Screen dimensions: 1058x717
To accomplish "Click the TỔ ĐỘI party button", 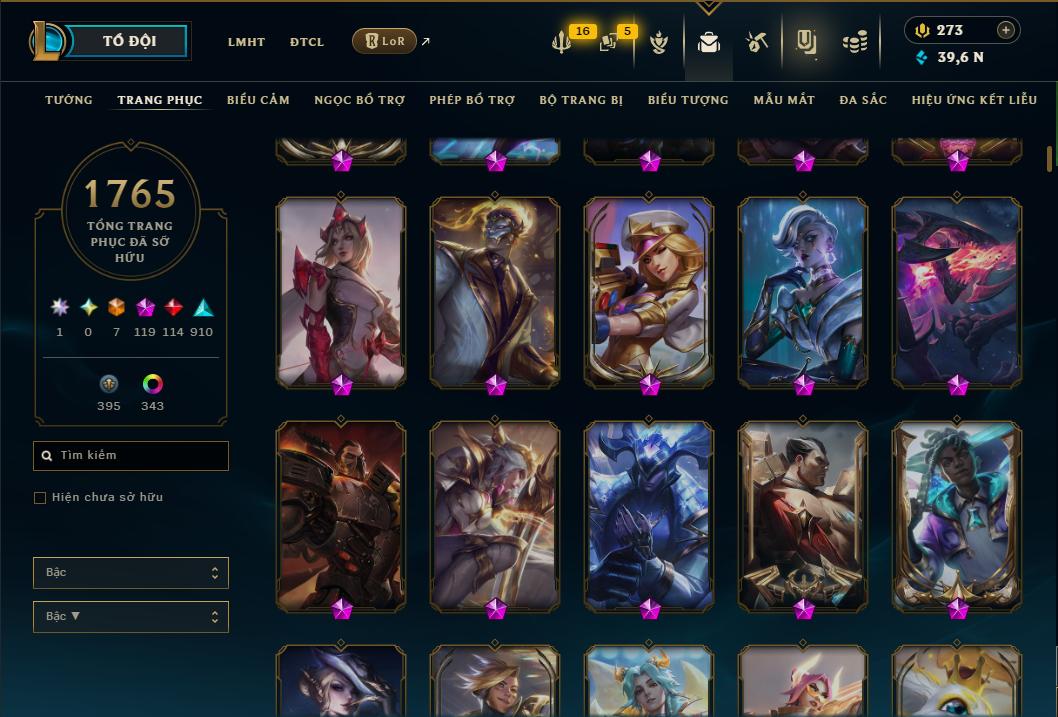I will (129, 41).
